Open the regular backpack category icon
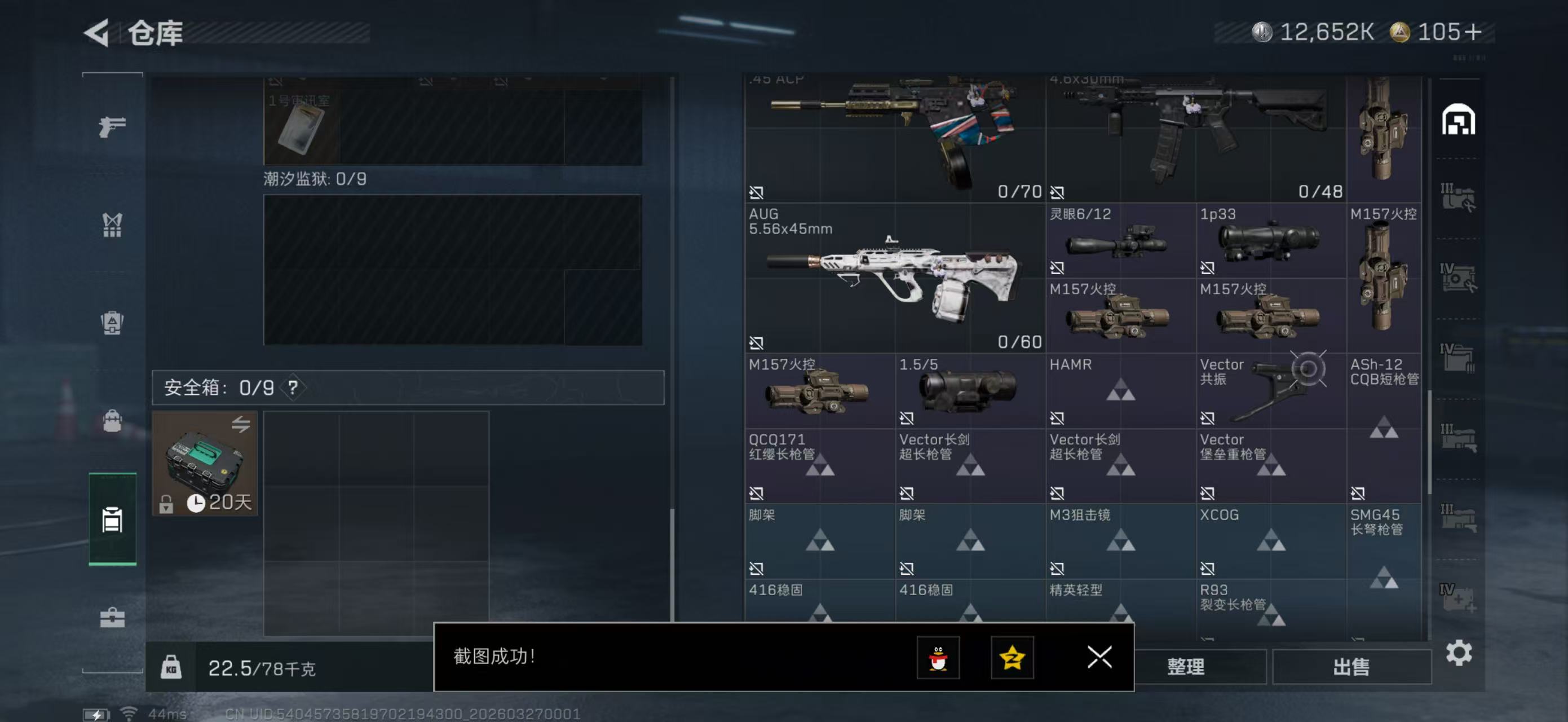Viewport: 1568px width, 722px height. 112,421
